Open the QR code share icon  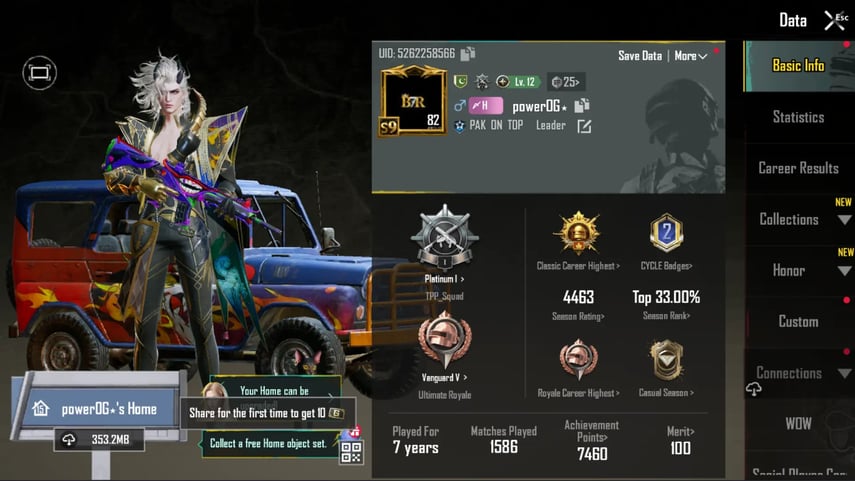pos(351,450)
